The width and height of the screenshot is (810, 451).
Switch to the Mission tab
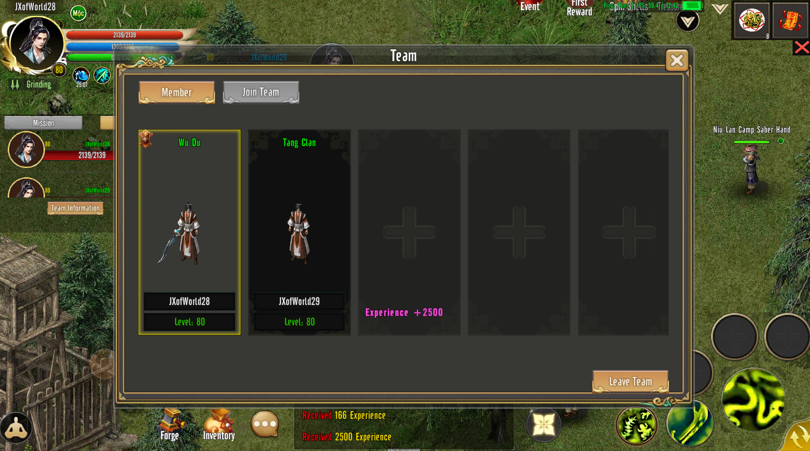point(43,123)
